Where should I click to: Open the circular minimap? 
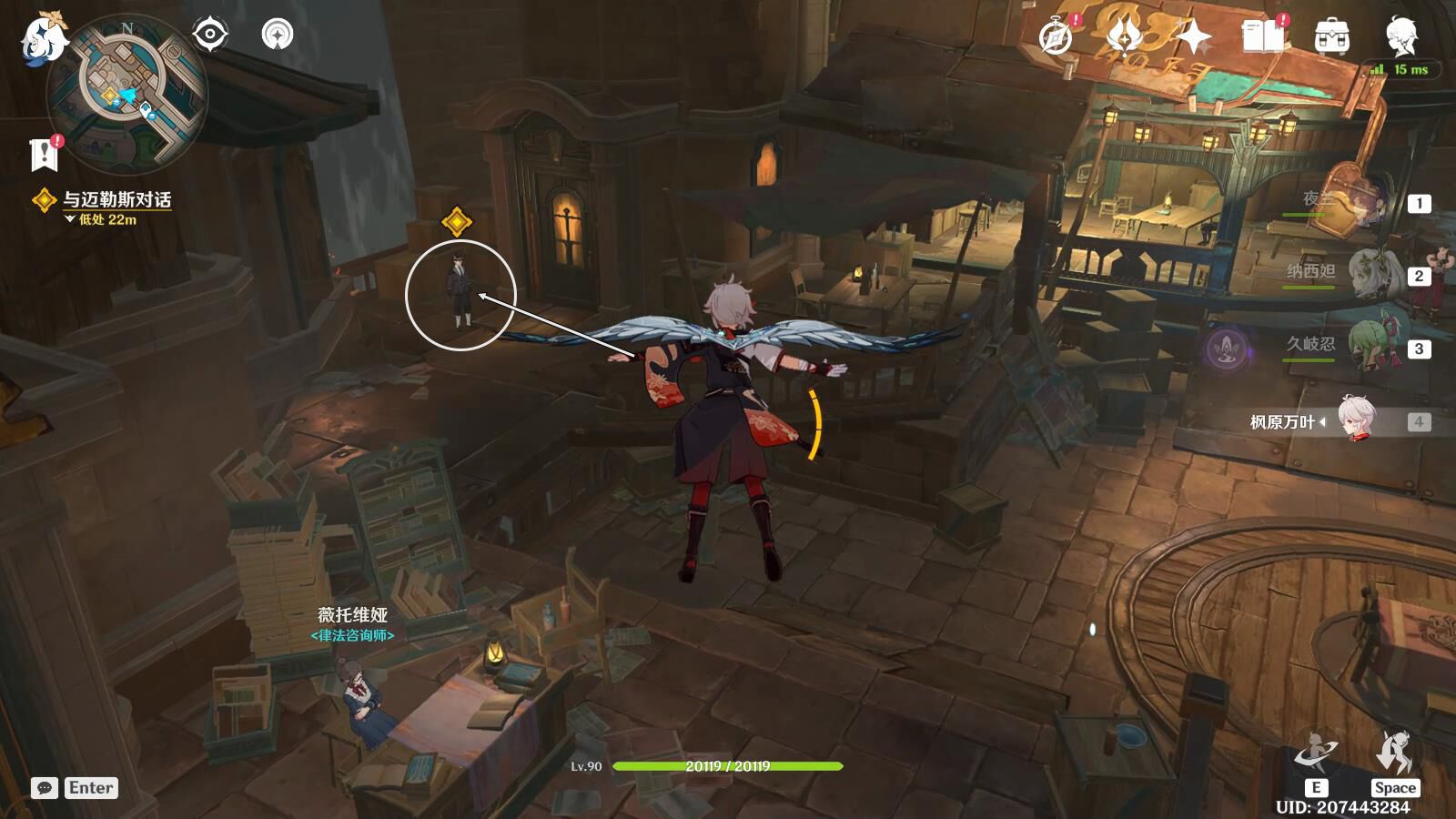(x=128, y=94)
